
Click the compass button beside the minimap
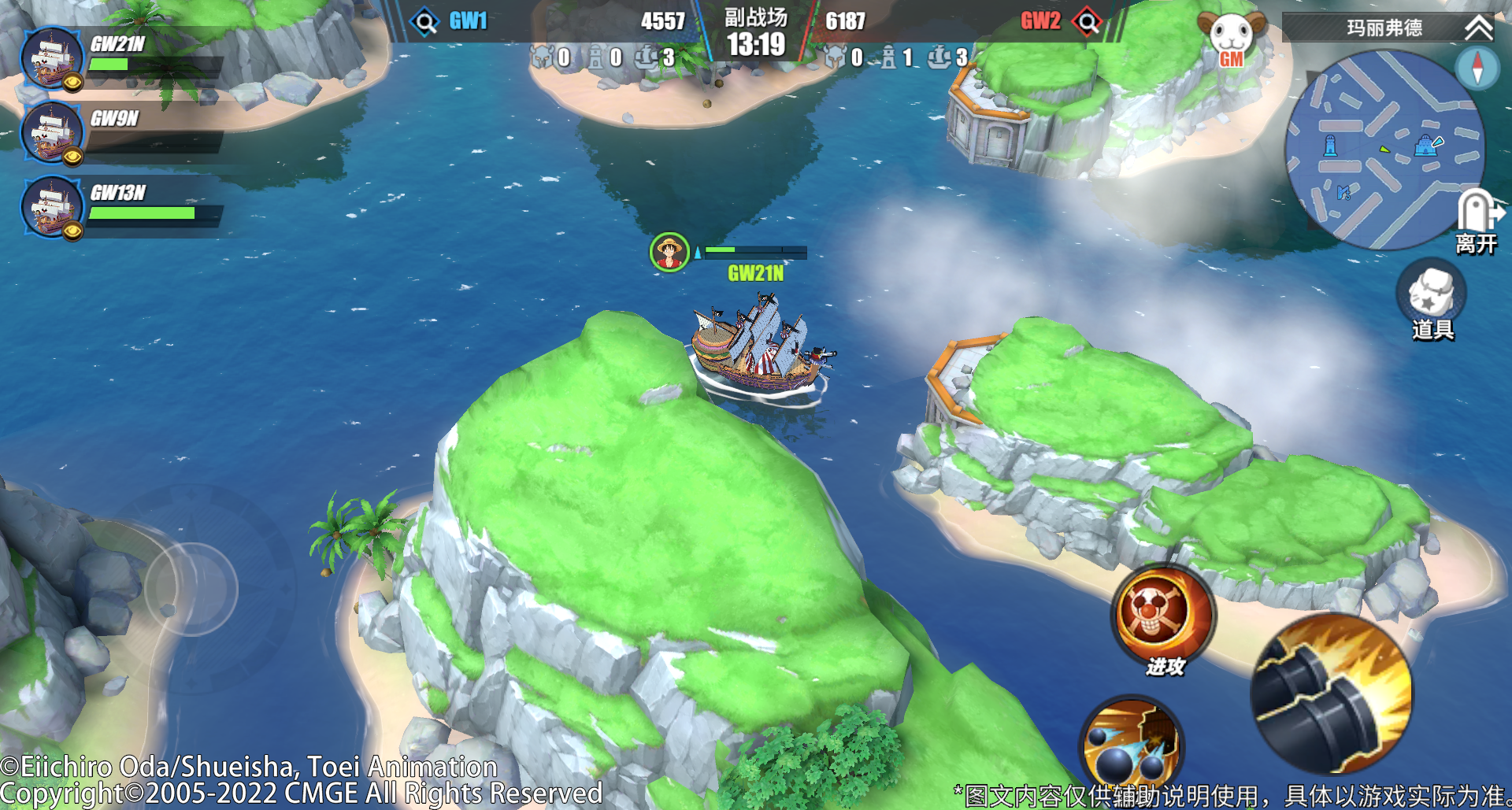tap(1477, 67)
